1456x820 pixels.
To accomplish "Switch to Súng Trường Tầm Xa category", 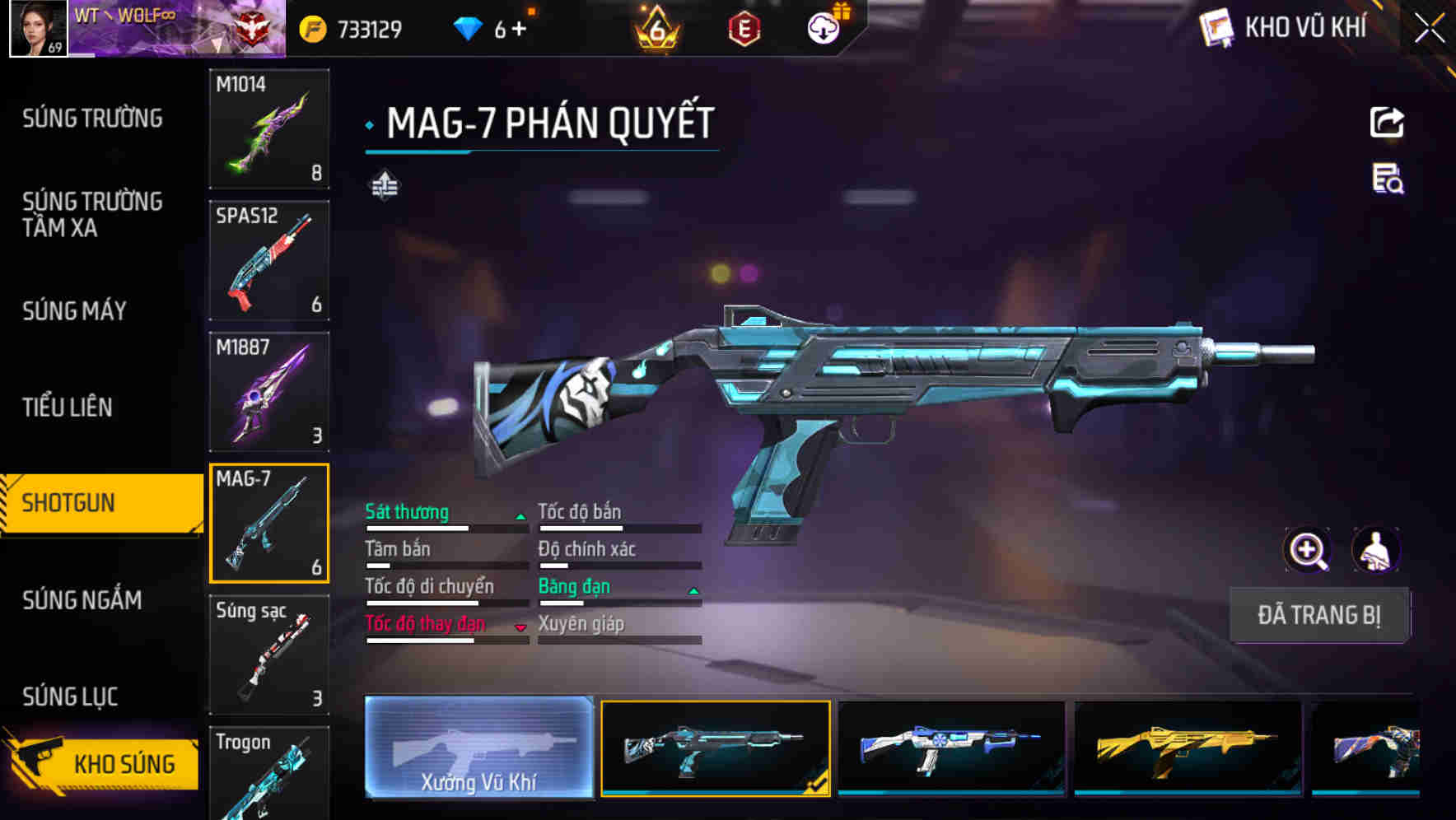I will pos(92,214).
